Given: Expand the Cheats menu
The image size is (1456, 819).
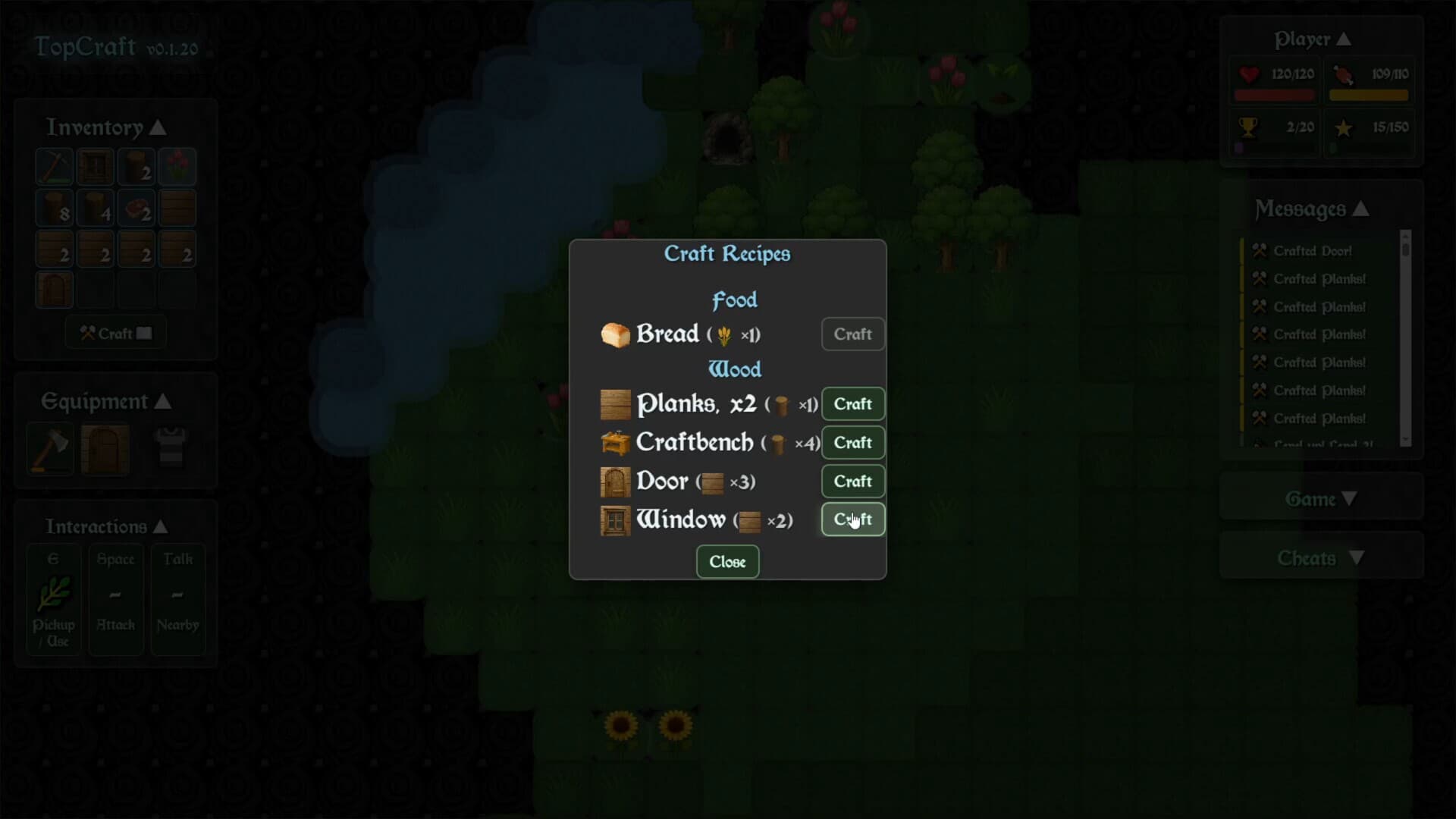Looking at the screenshot, I should 1322,558.
